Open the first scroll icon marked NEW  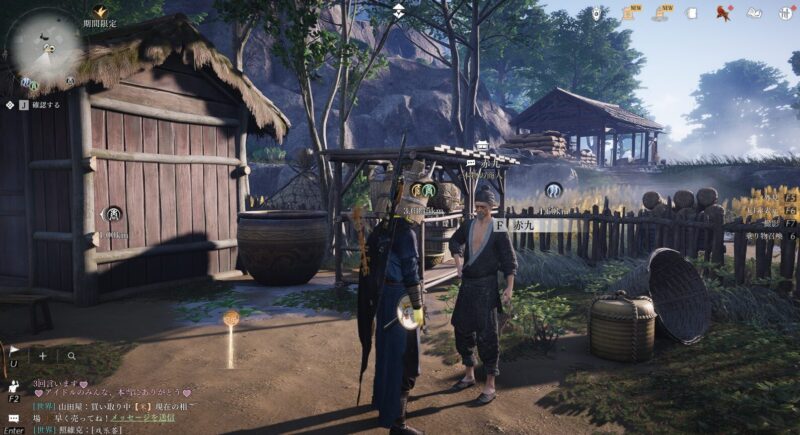click(x=630, y=13)
